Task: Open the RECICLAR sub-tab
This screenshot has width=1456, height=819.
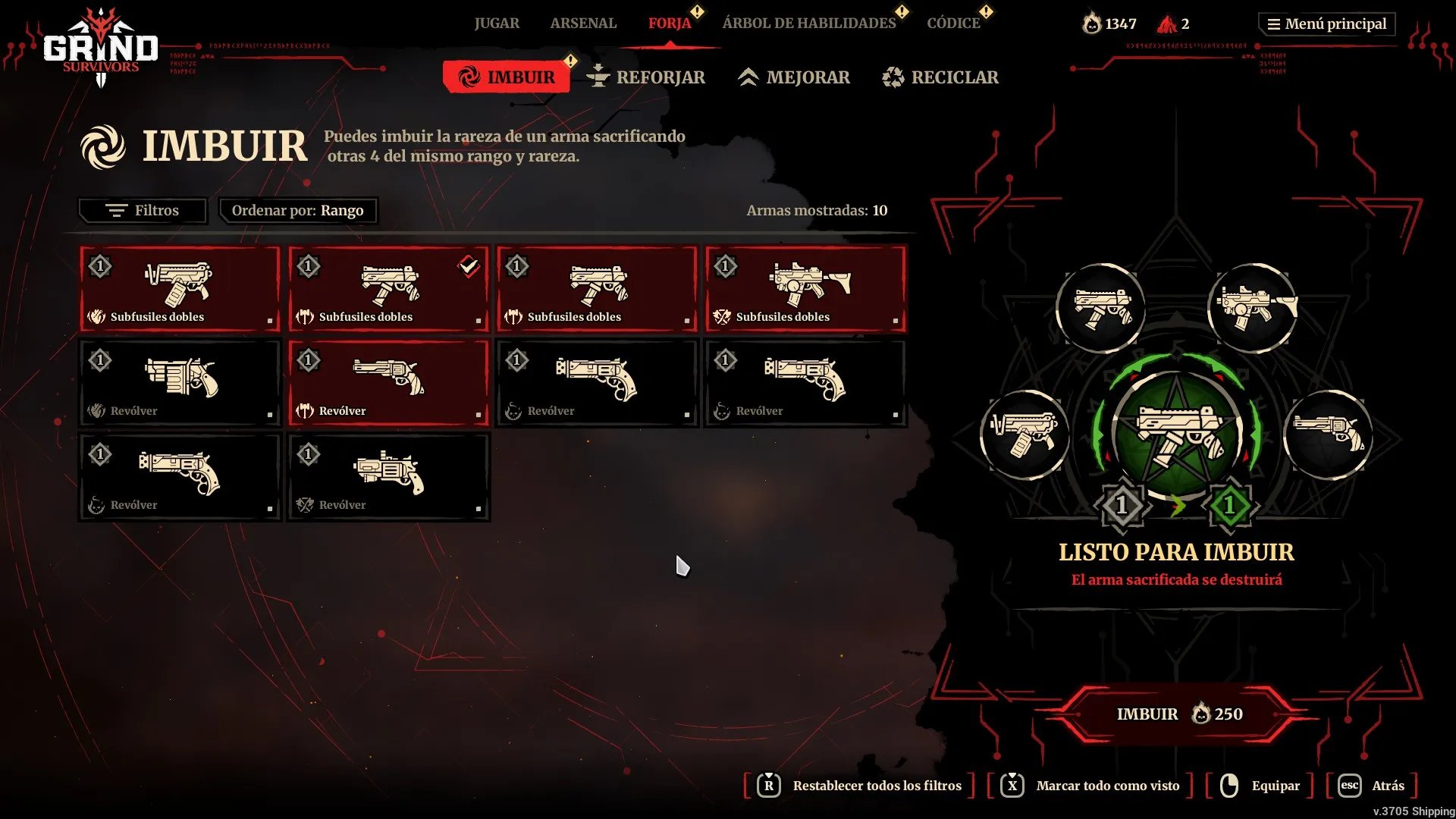Action: [x=940, y=77]
